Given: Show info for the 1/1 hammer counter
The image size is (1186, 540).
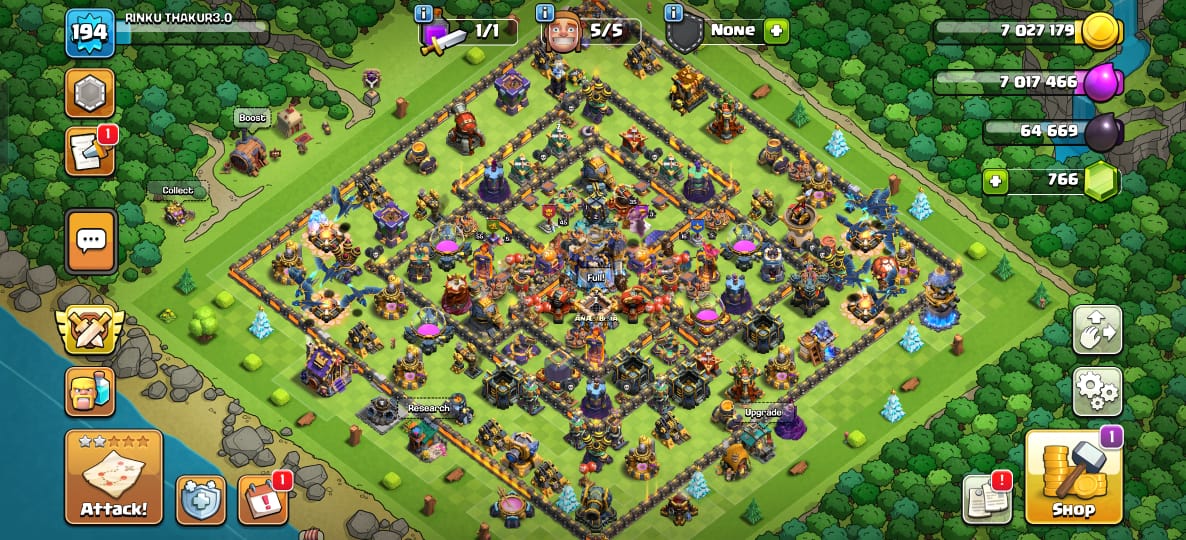Looking at the screenshot, I should [424, 13].
